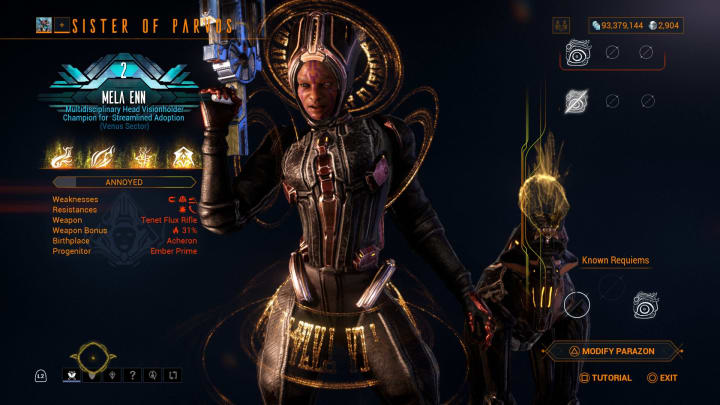This screenshot has width=720, height=405.
Task: Click the known requiem eye symbol
Action: point(646,303)
